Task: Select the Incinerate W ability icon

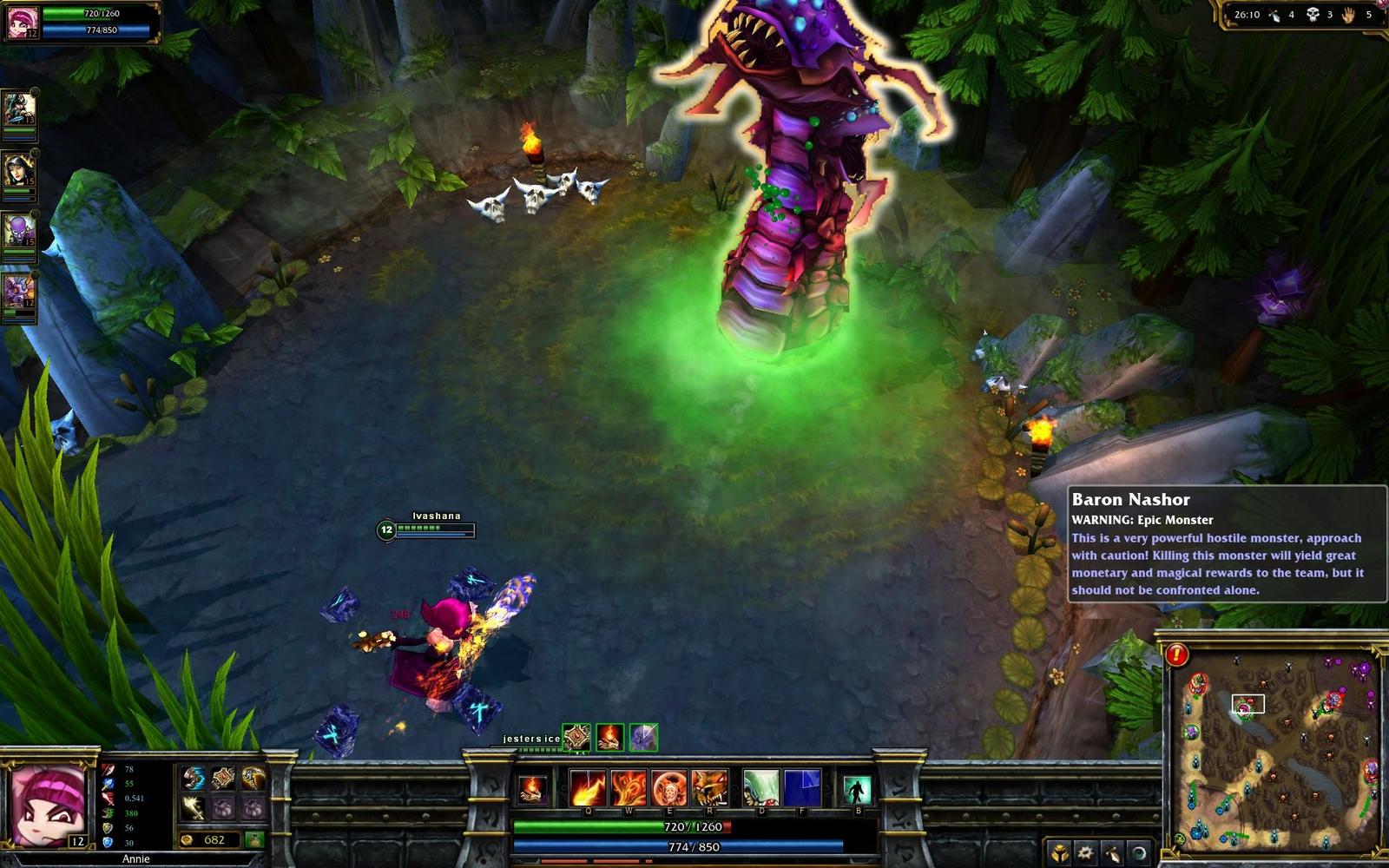Action: coord(629,788)
